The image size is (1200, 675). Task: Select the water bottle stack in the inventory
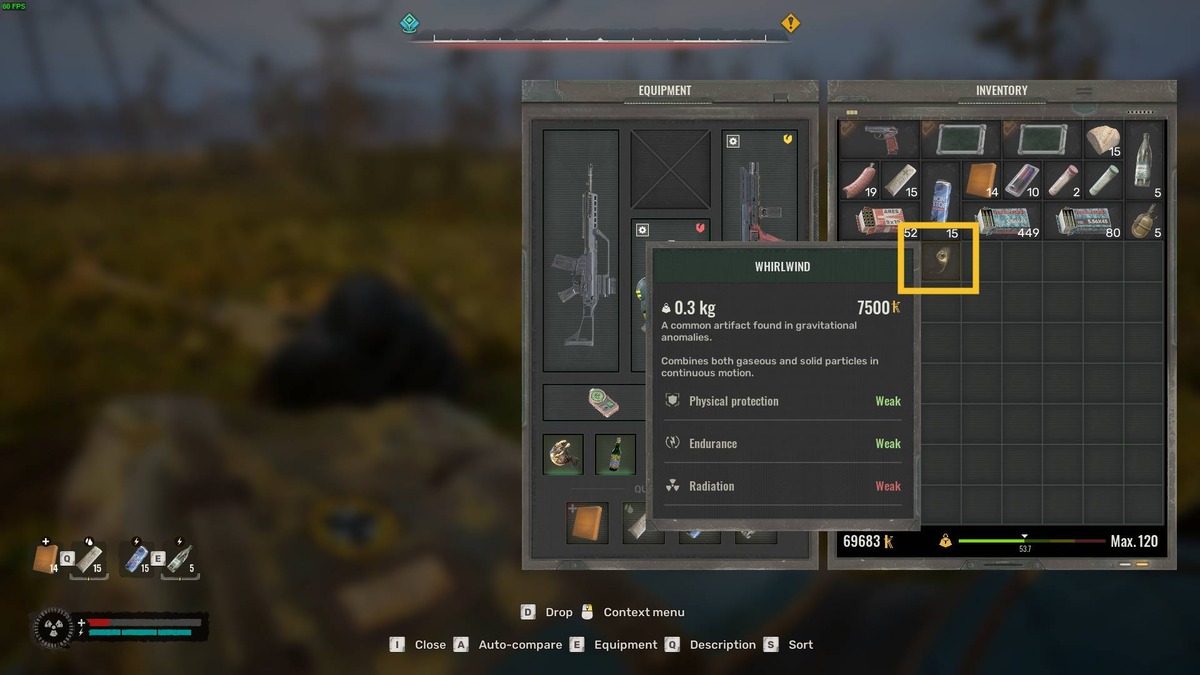1144,160
